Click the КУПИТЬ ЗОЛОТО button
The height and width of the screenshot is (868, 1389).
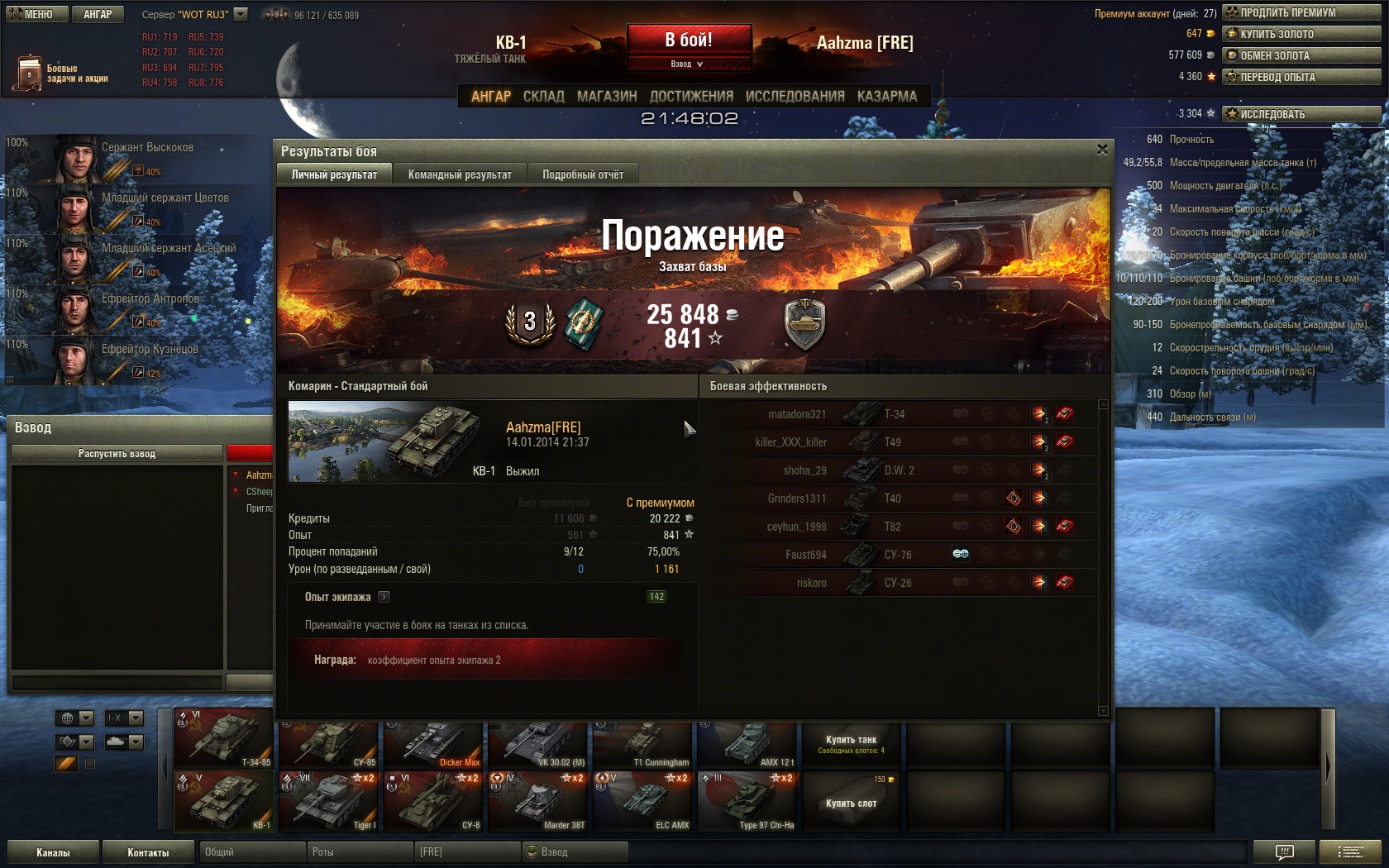[1301, 34]
